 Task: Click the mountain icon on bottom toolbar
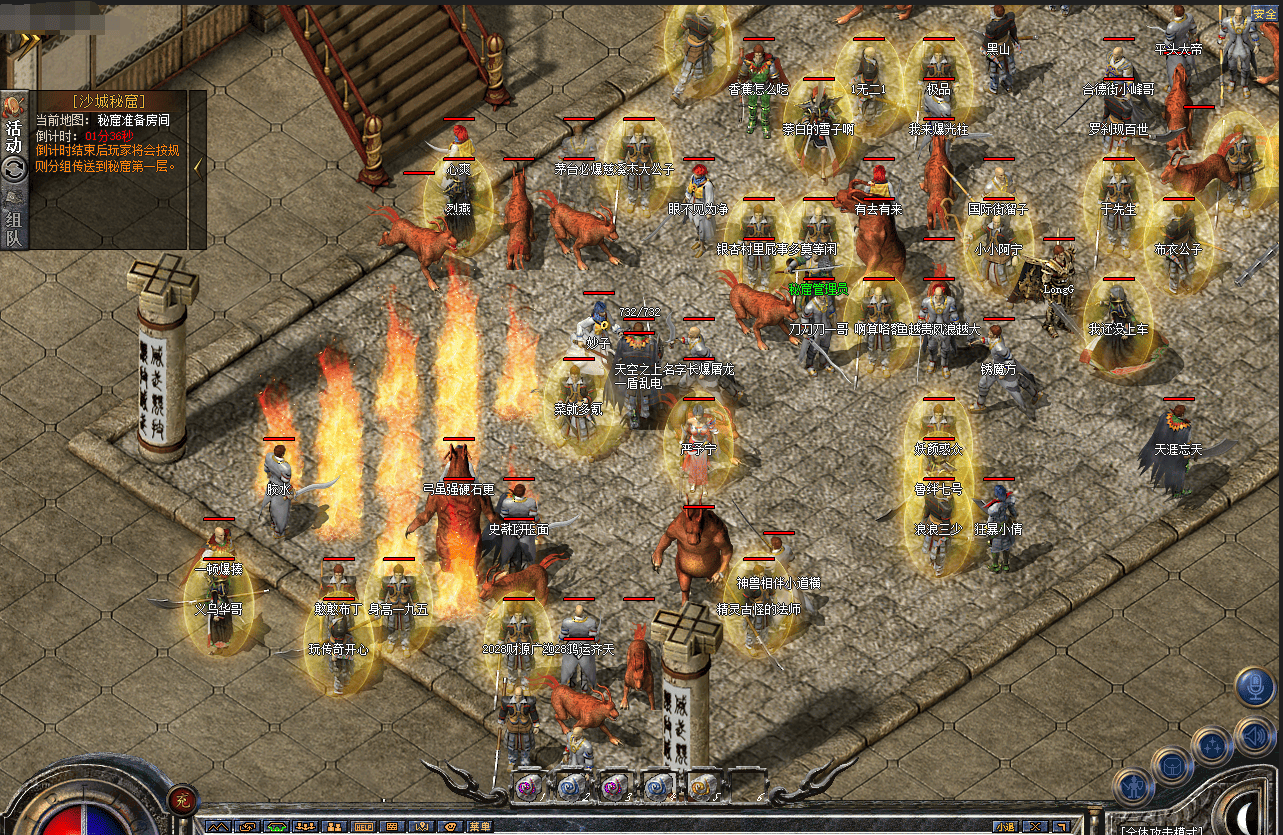point(217,827)
